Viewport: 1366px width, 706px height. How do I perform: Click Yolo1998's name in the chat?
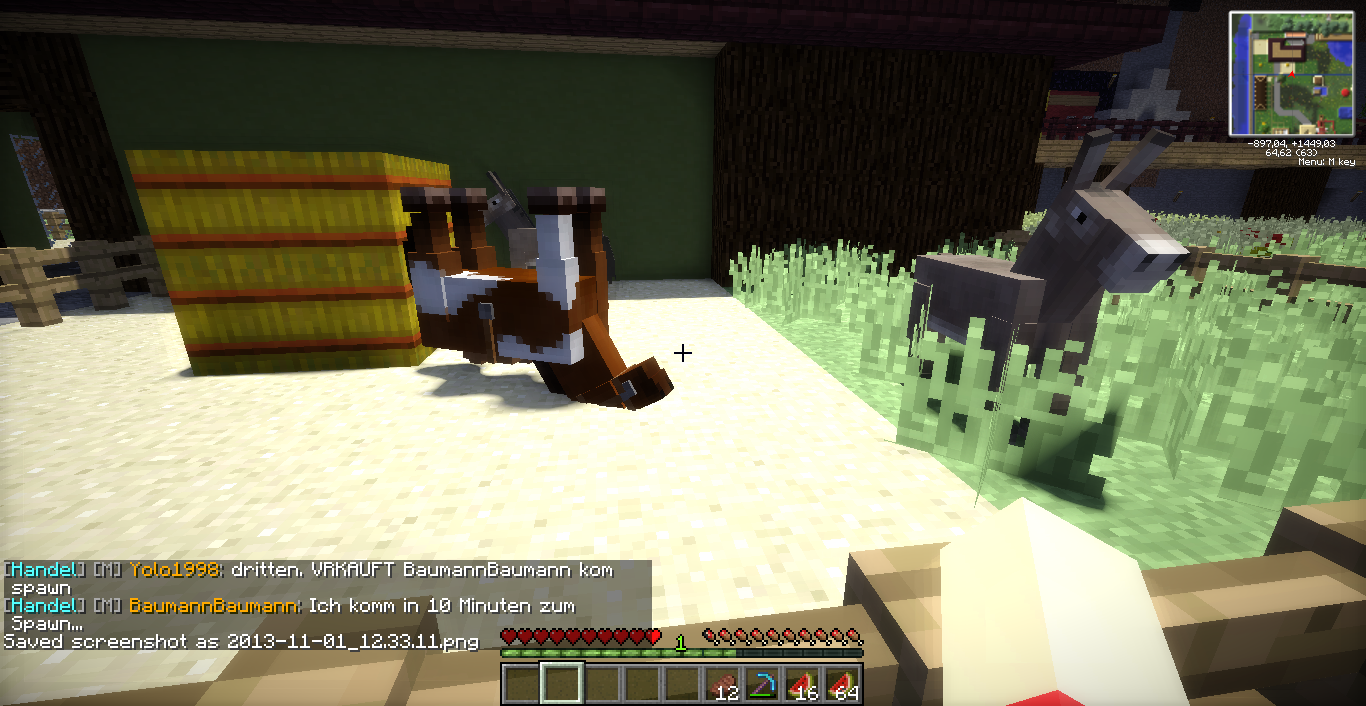(x=174, y=570)
